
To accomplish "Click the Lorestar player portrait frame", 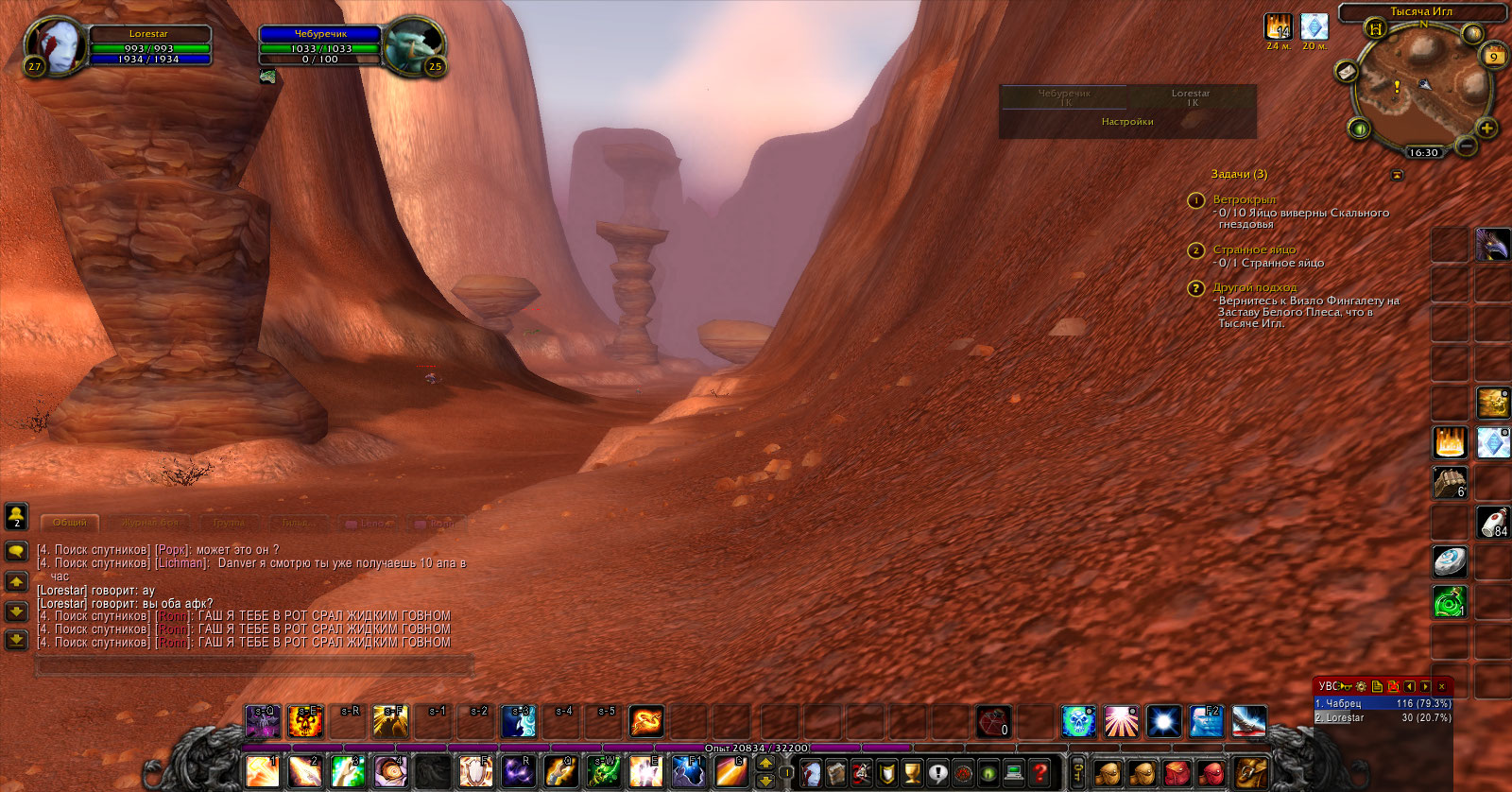I will coord(55,45).
